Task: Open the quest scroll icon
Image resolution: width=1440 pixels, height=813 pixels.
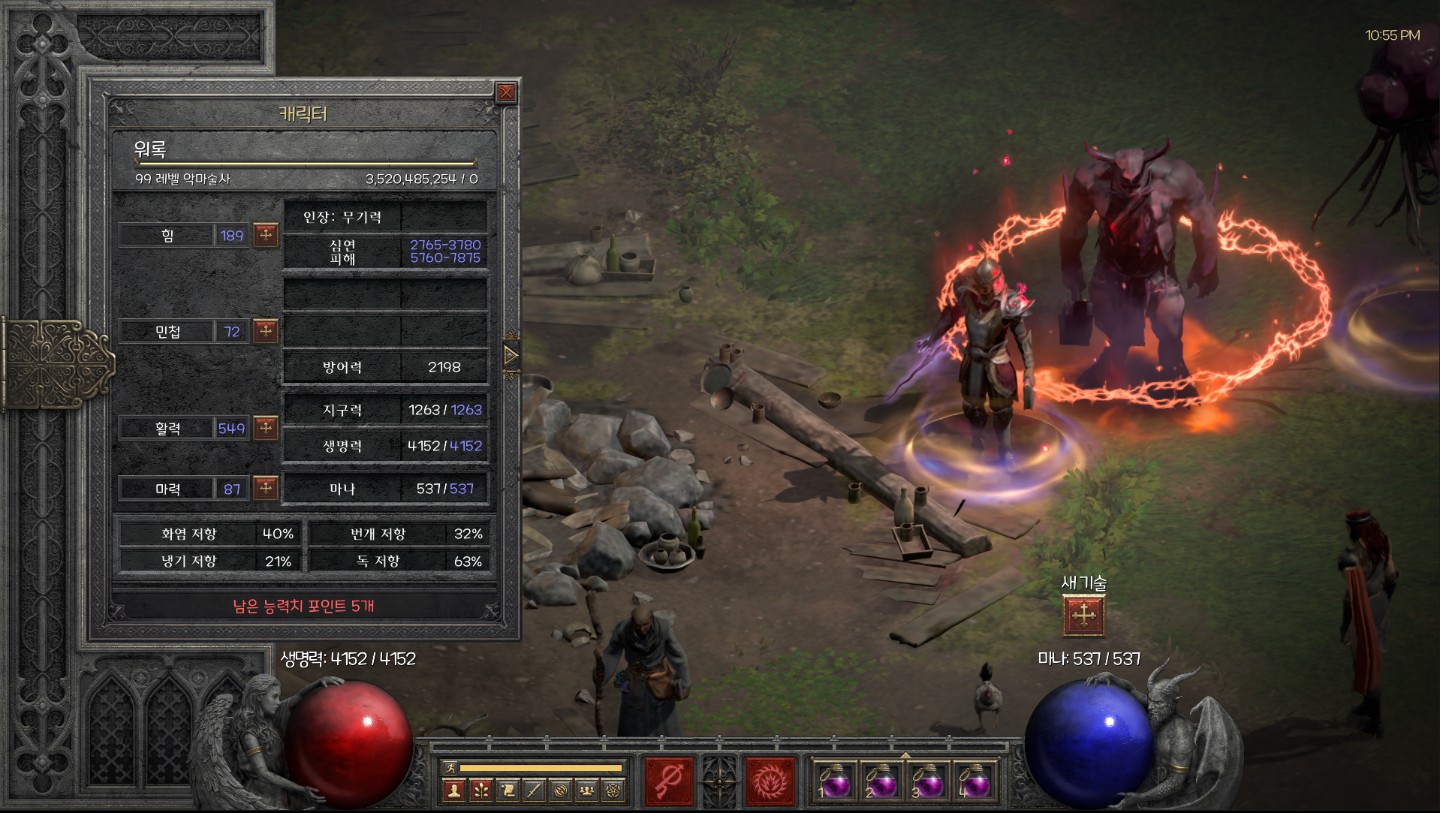Action: click(507, 790)
